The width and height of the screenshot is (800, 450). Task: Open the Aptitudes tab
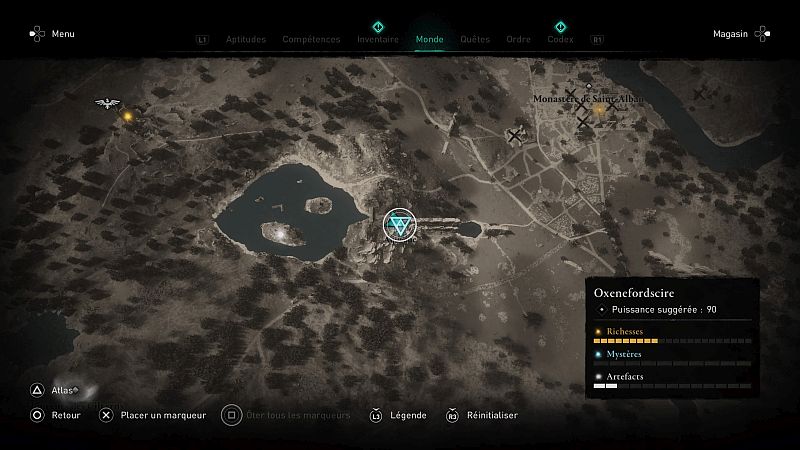pos(246,40)
